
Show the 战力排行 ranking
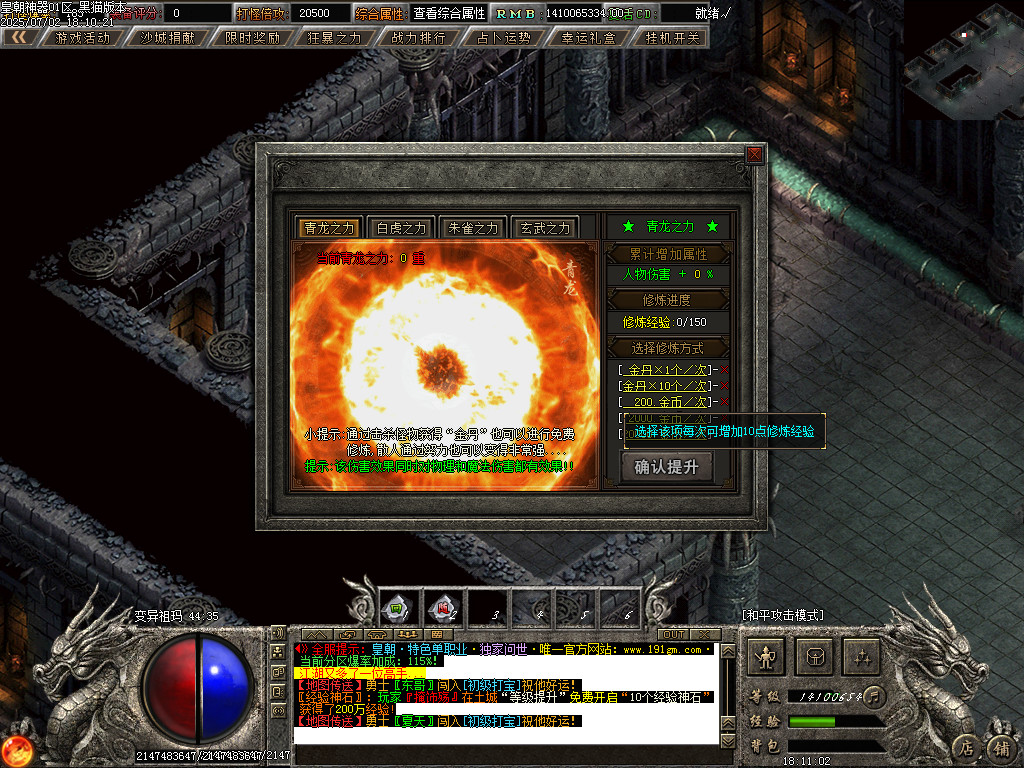tap(419, 38)
